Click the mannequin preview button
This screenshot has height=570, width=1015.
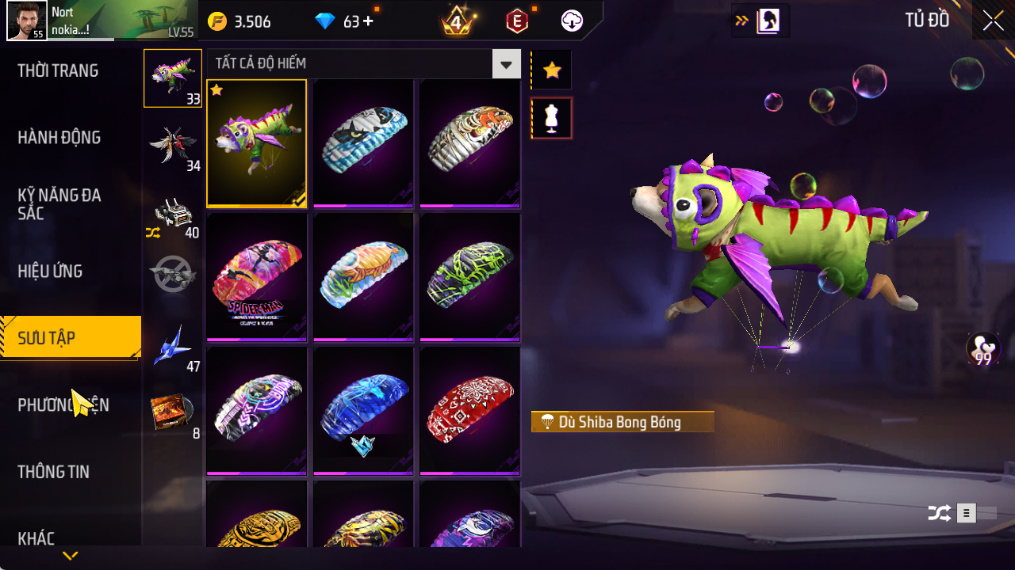551,118
